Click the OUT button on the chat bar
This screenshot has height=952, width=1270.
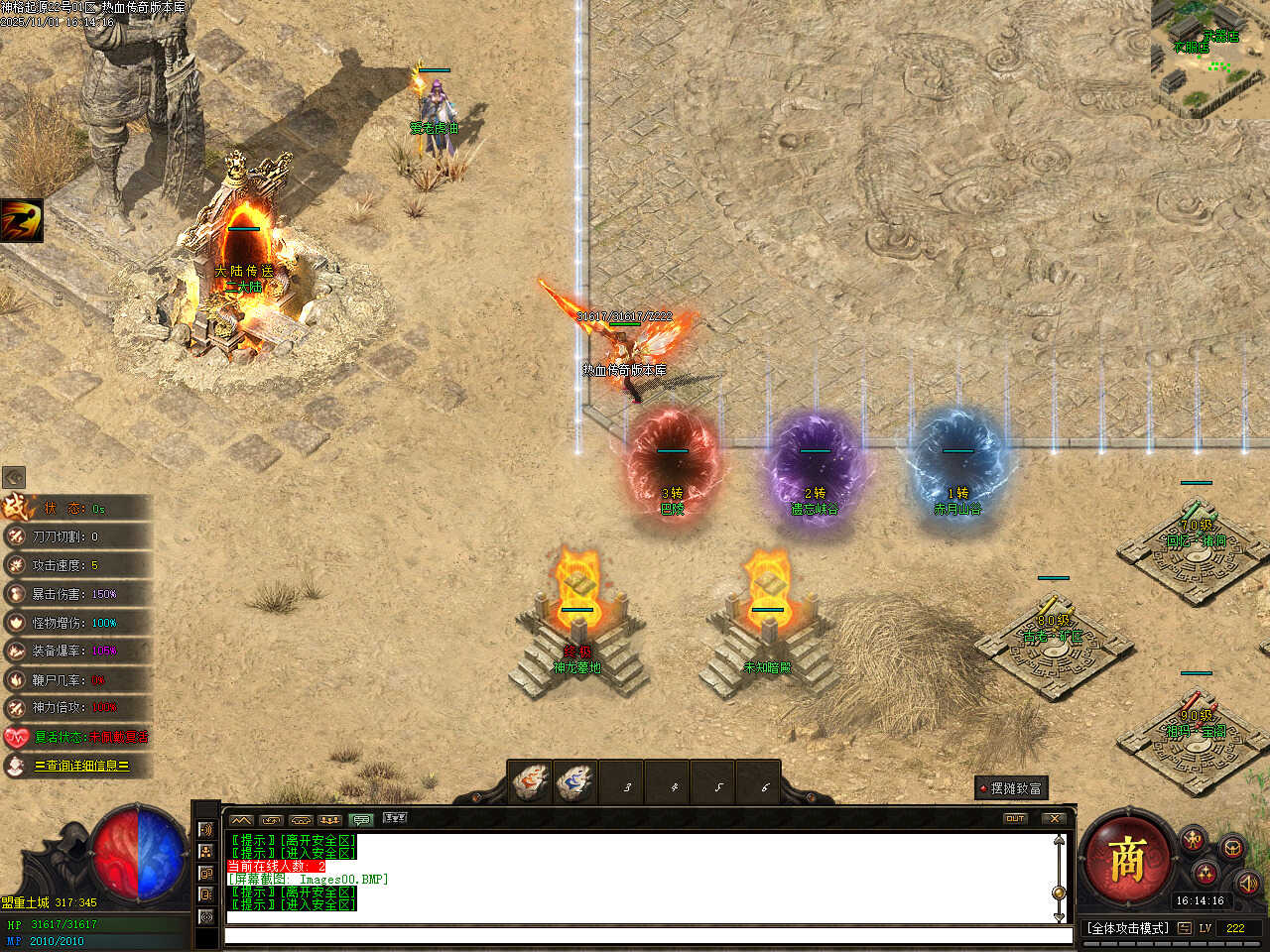coord(1015,818)
